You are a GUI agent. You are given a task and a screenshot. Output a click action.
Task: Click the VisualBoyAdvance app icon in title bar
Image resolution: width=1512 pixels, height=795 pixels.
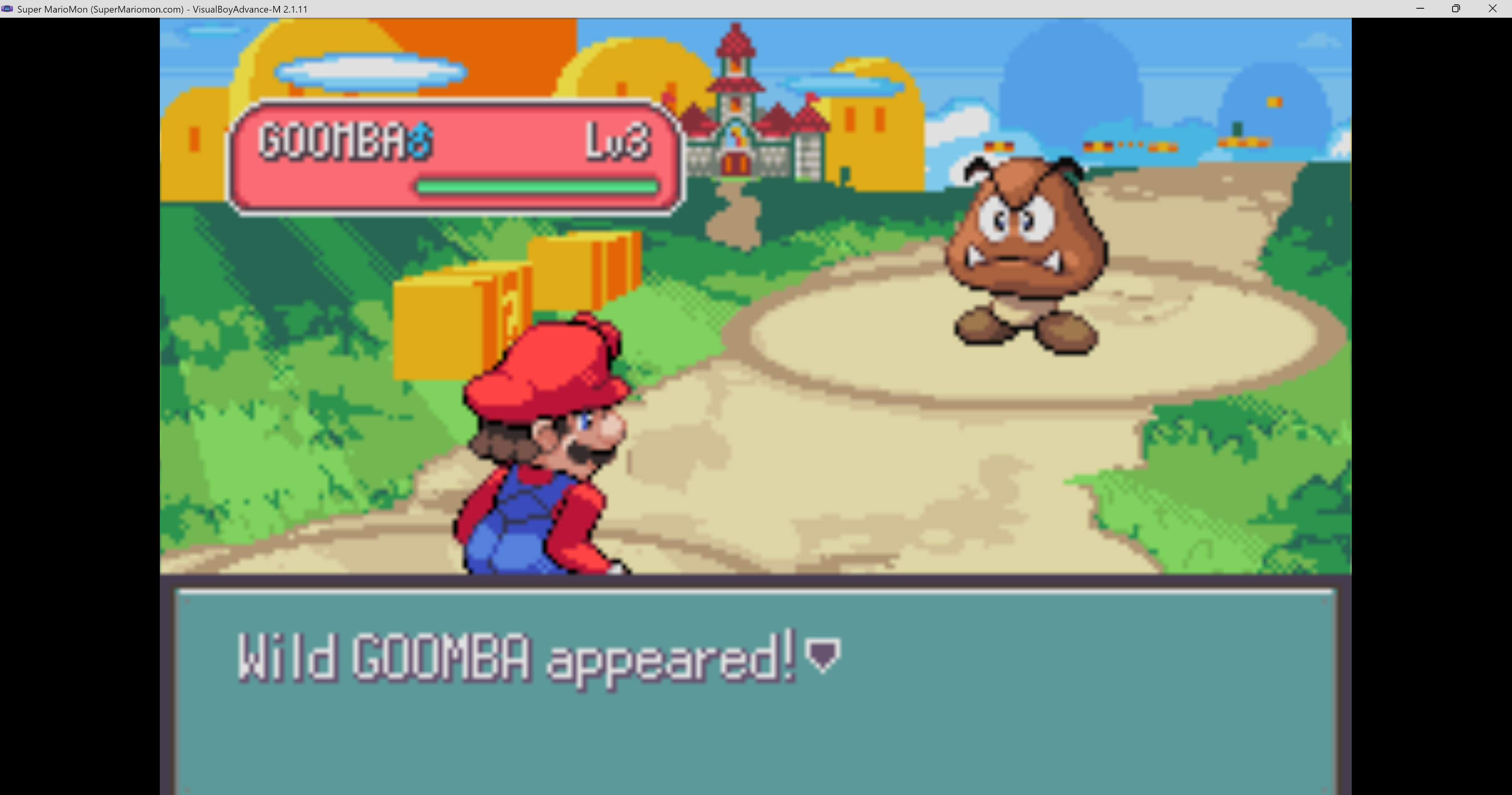coord(7,9)
